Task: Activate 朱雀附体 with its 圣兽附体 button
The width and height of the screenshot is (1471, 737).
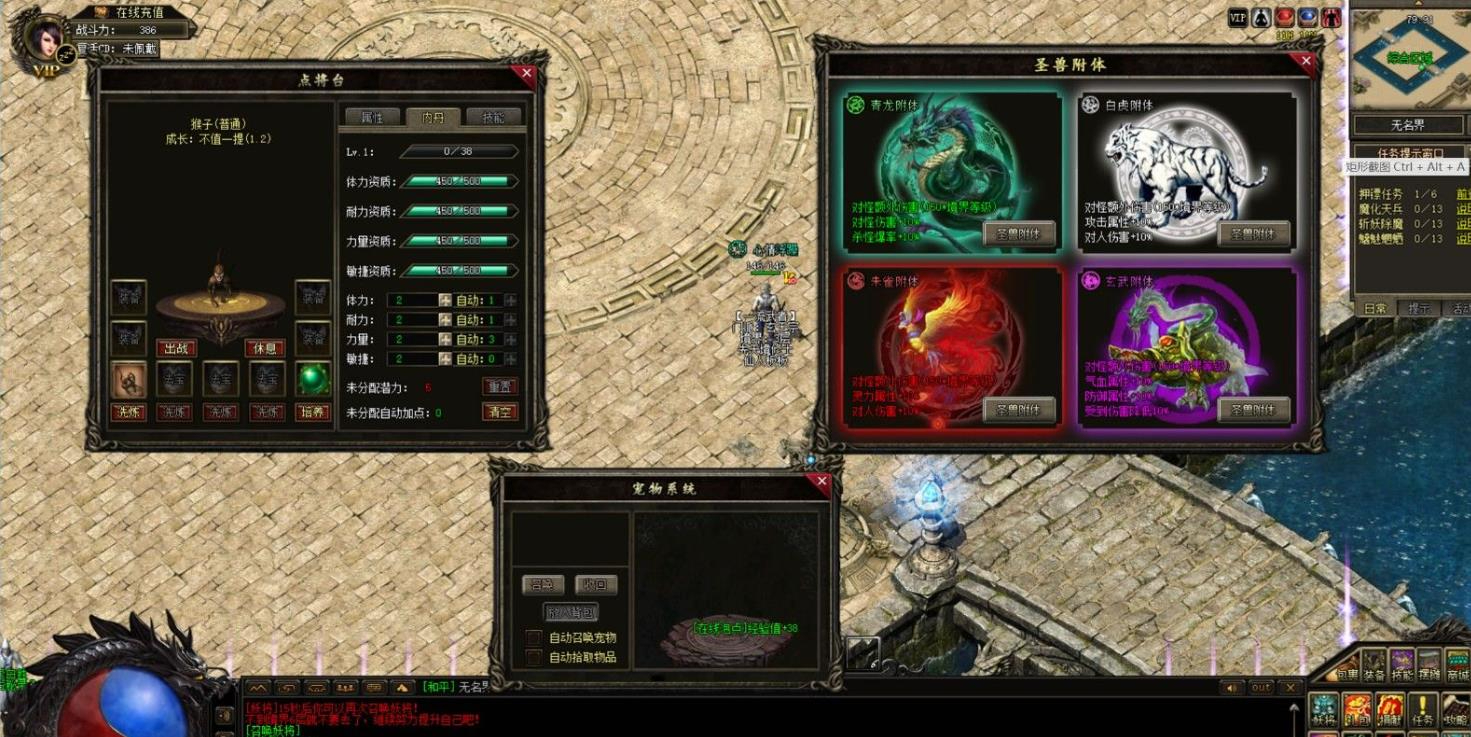Action: point(1019,409)
